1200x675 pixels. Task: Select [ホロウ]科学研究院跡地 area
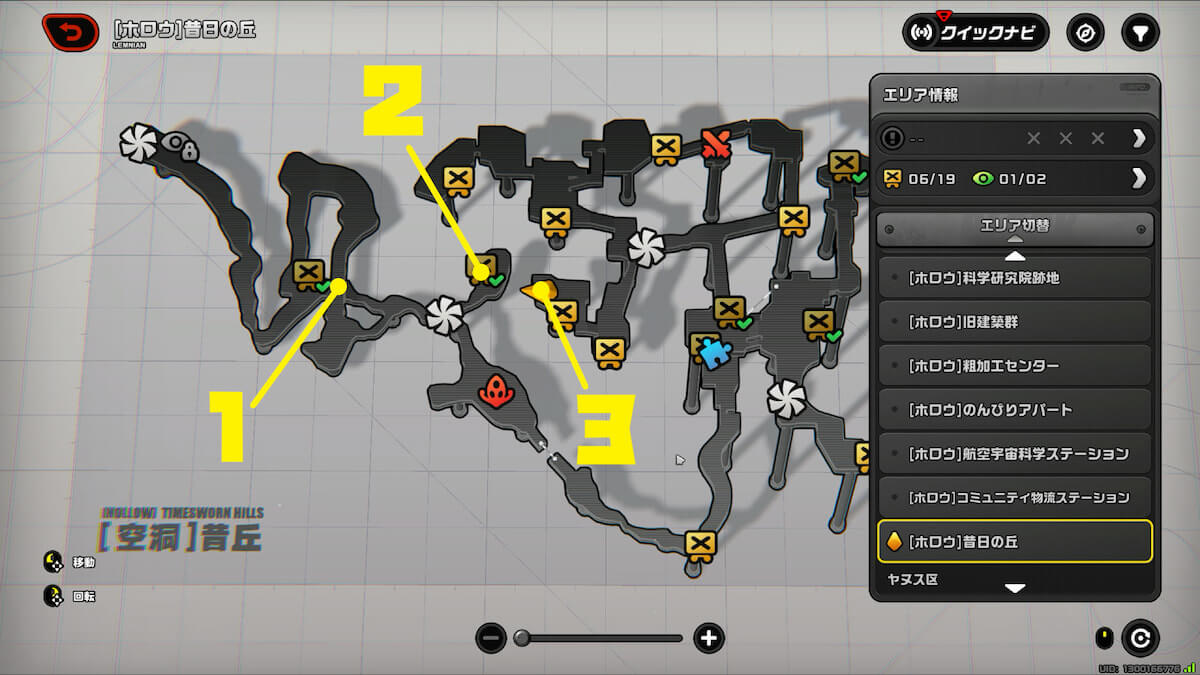click(x=1014, y=278)
